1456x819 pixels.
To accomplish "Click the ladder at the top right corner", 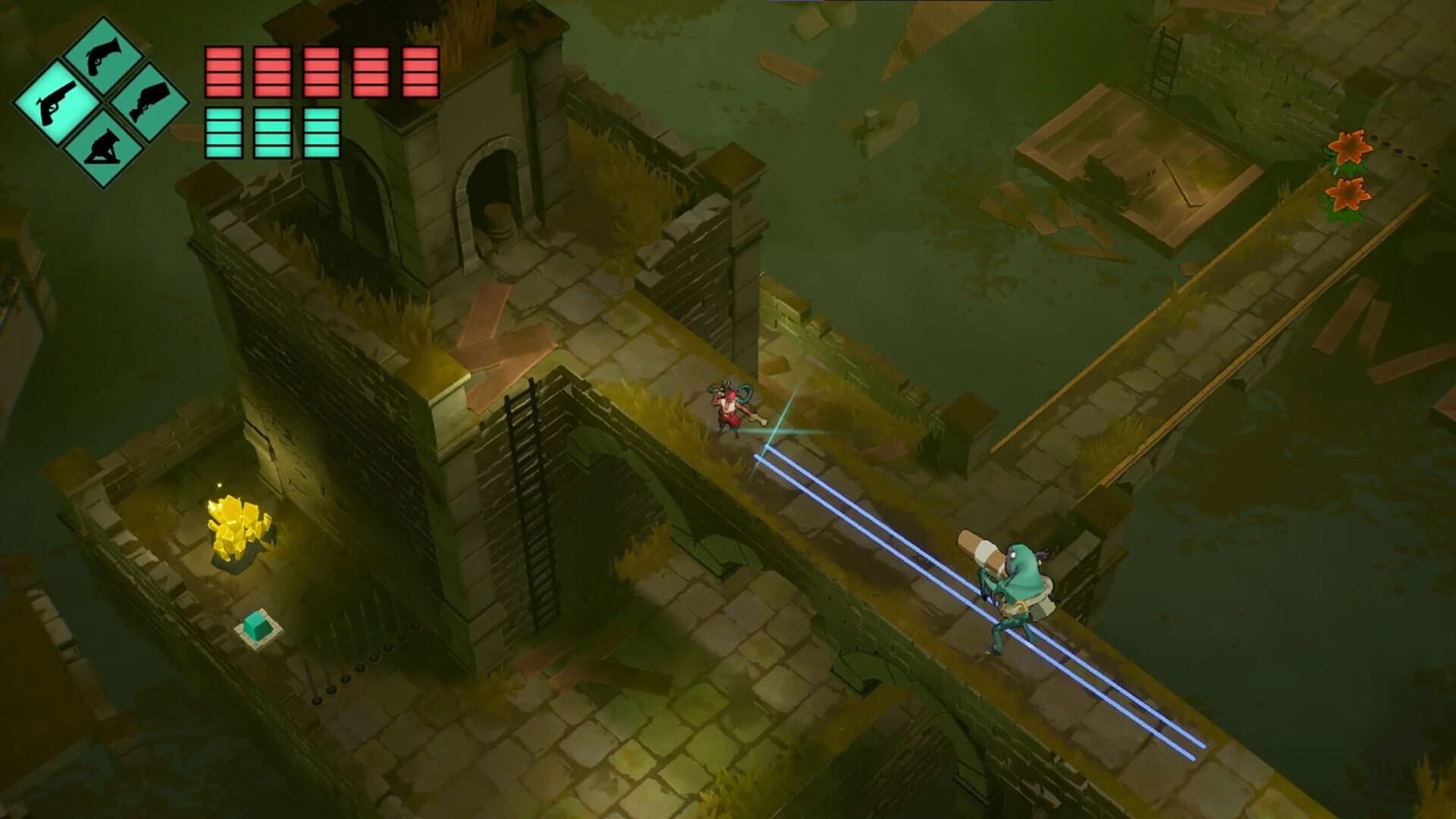I will 1166,61.
